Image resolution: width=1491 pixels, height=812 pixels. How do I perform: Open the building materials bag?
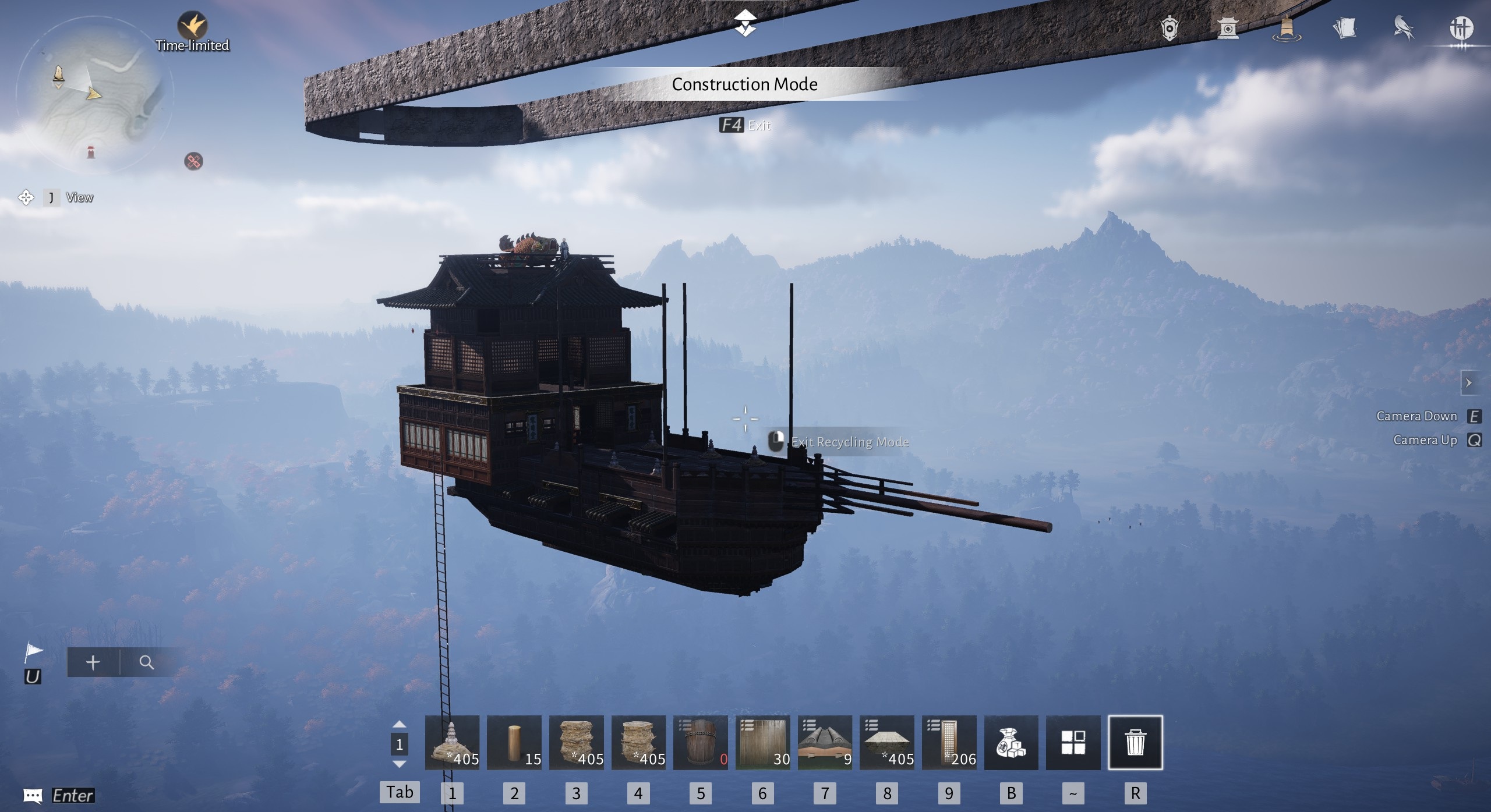(x=1011, y=742)
